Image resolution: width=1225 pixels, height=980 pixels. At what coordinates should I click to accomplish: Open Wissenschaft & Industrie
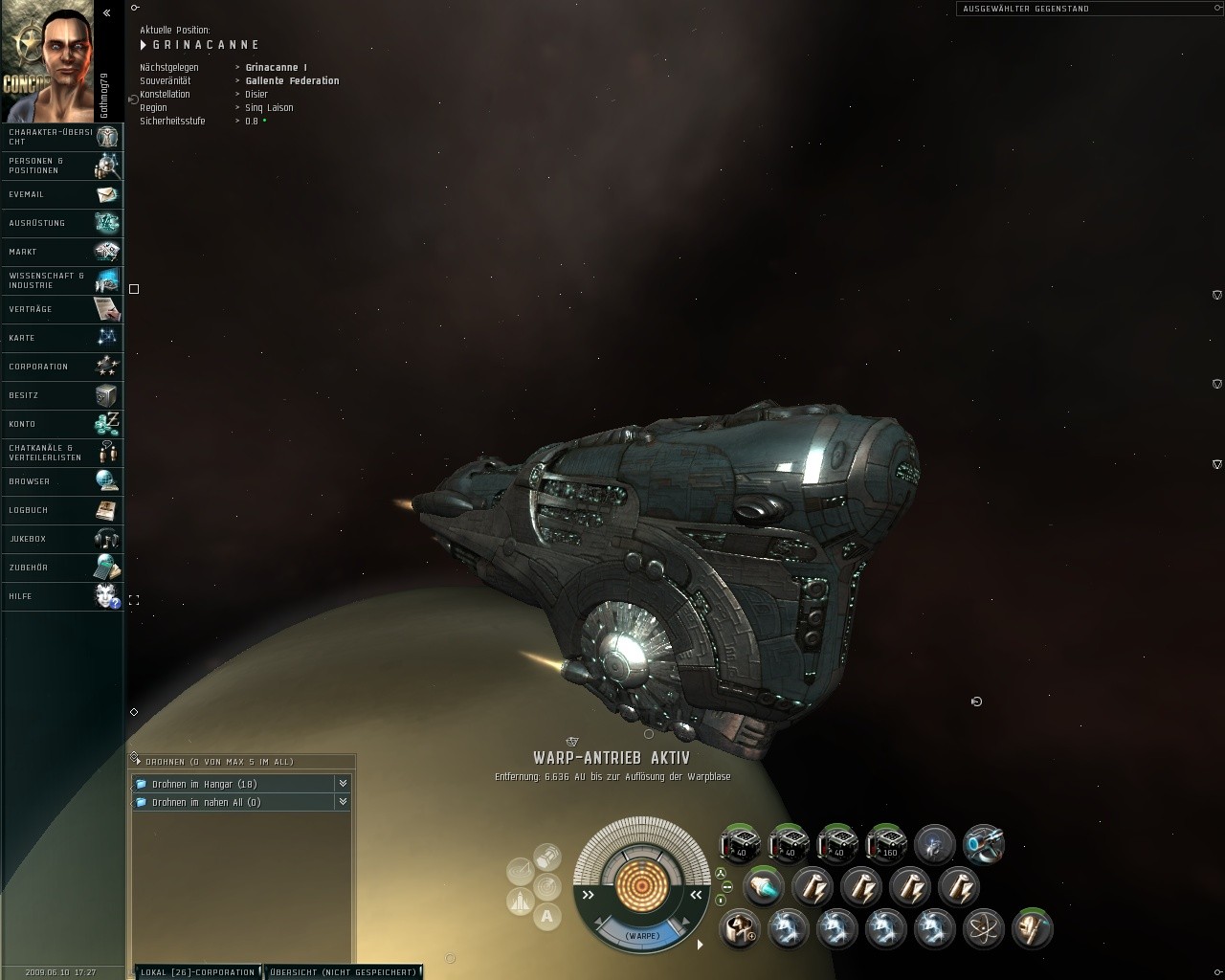coord(63,280)
